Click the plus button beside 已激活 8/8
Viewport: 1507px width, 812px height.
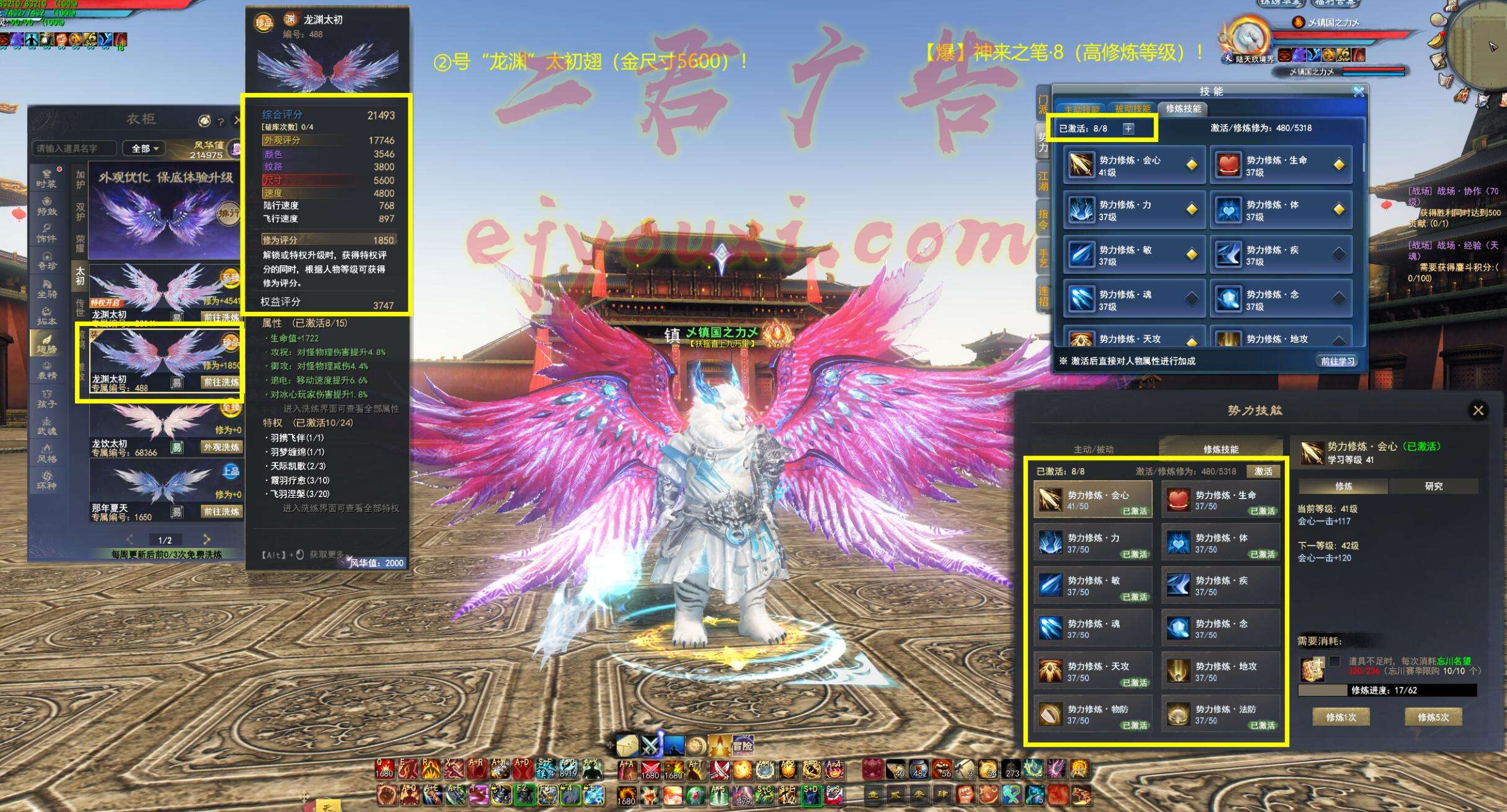(x=1128, y=128)
